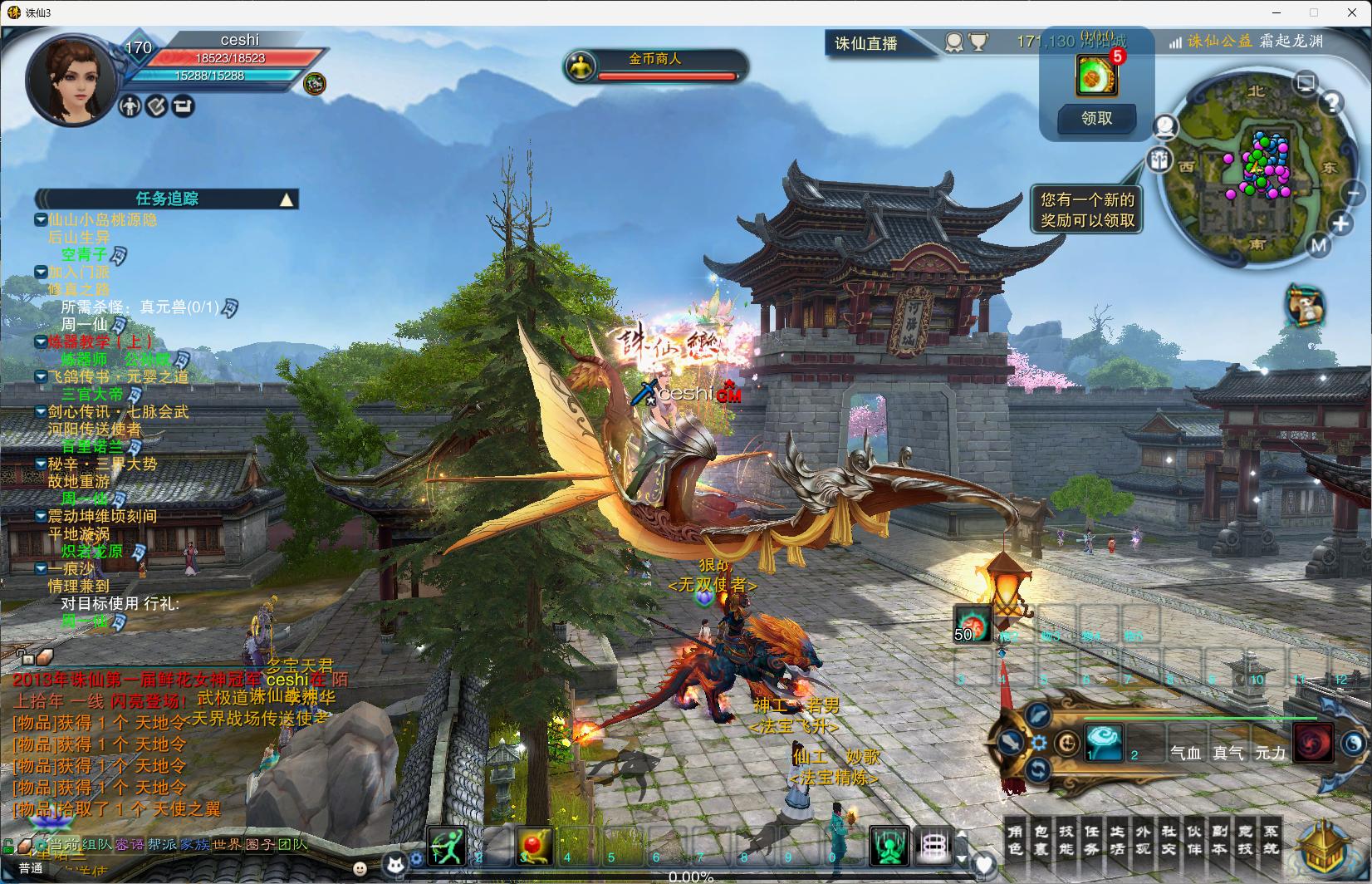Switch chat to the 世界 world channel
The height and width of the screenshot is (884, 1372).
227,845
